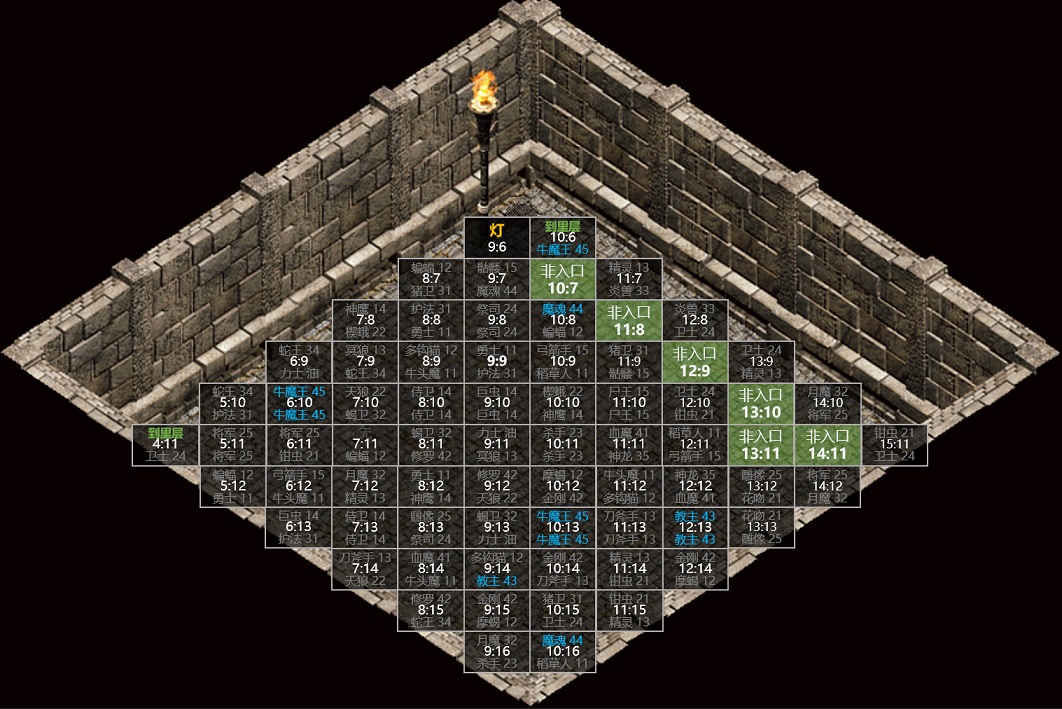Image resolution: width=1062 pixels, height=709 pixels.
Task: Choose the green 非入口 tile 10:7
Action: click(x=563, y=279)
